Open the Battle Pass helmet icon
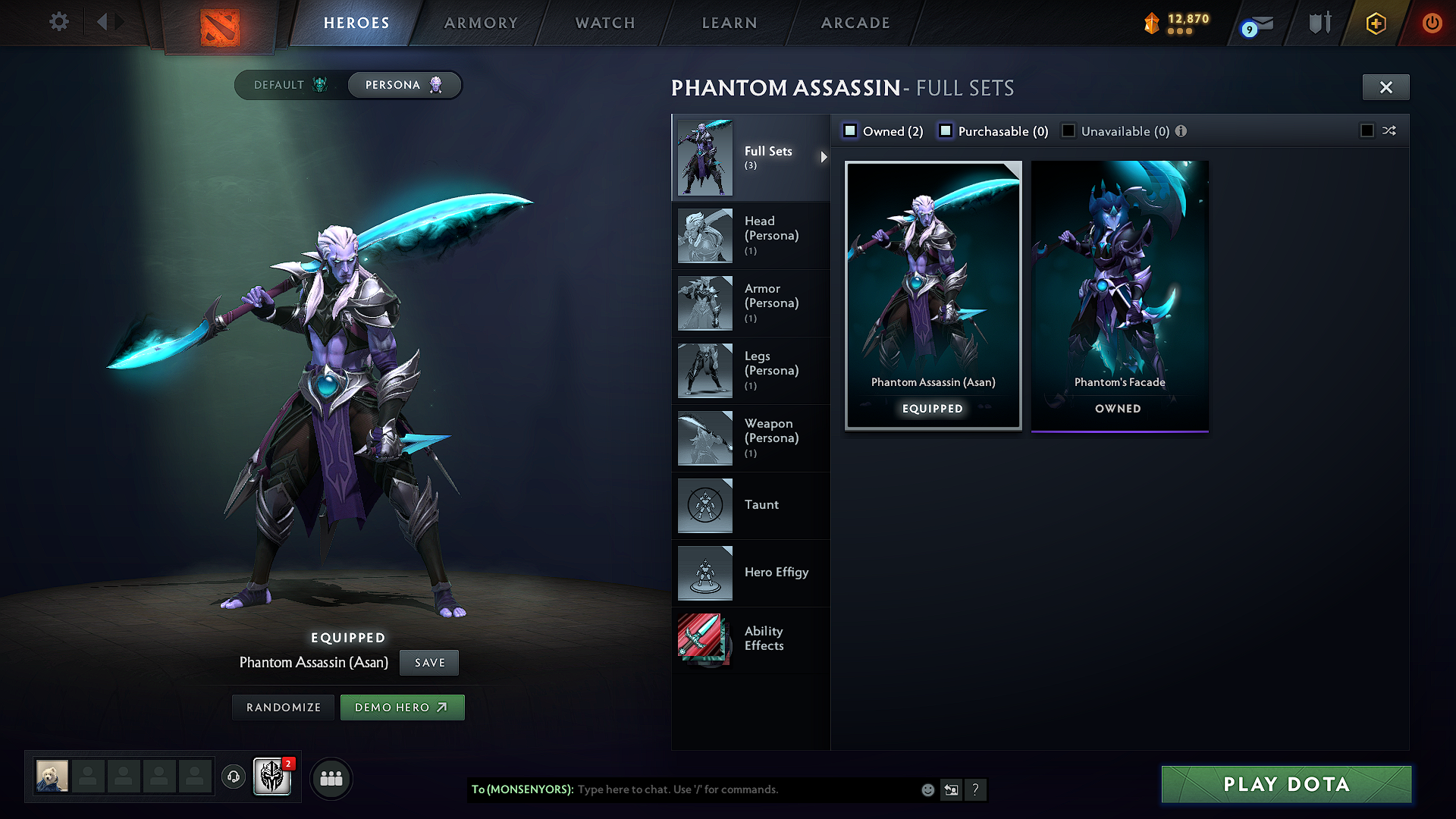The height and width of the screenshot is (819, 1456). [x=271, y=777]
